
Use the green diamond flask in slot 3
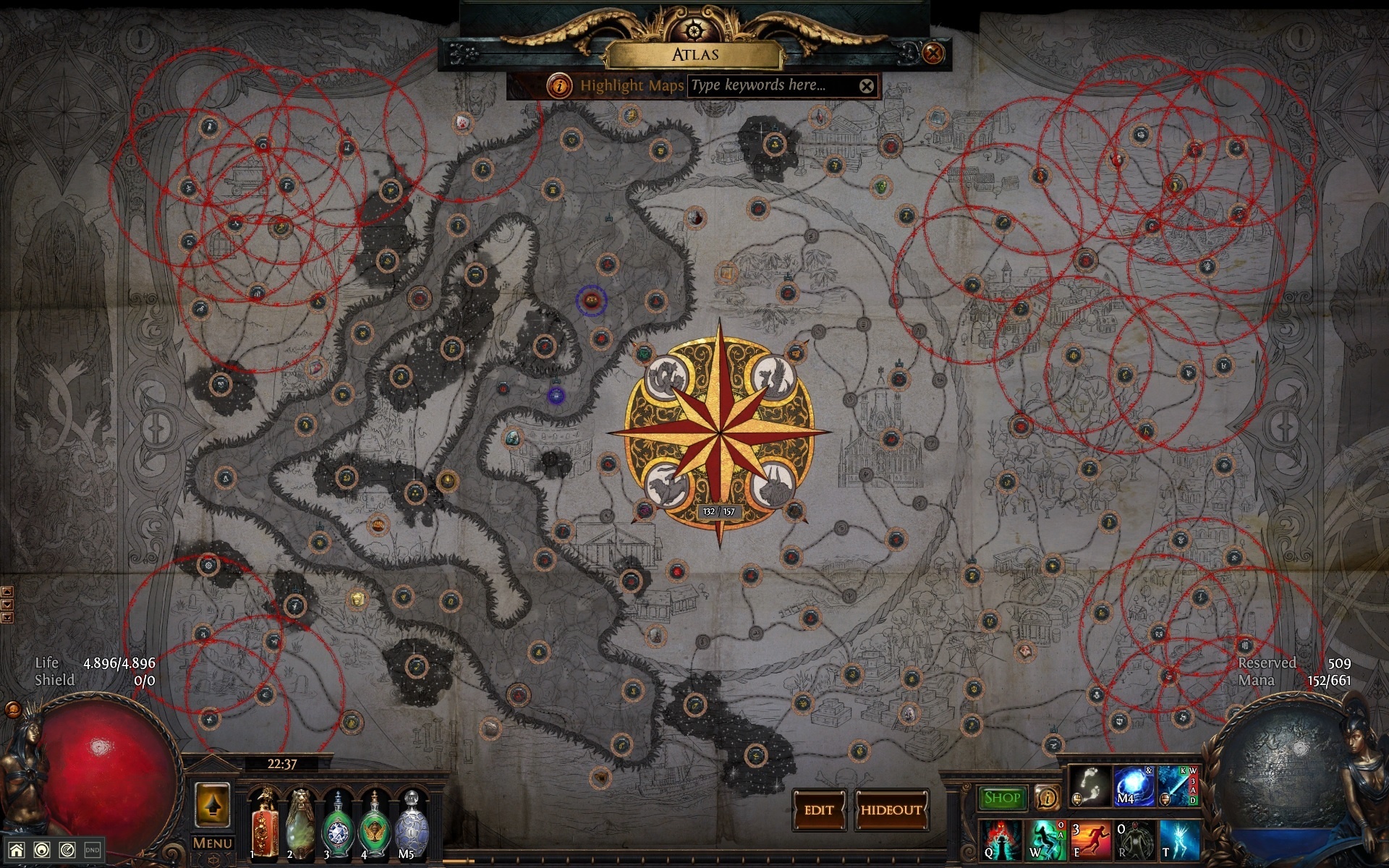click(x=337, y=826)
